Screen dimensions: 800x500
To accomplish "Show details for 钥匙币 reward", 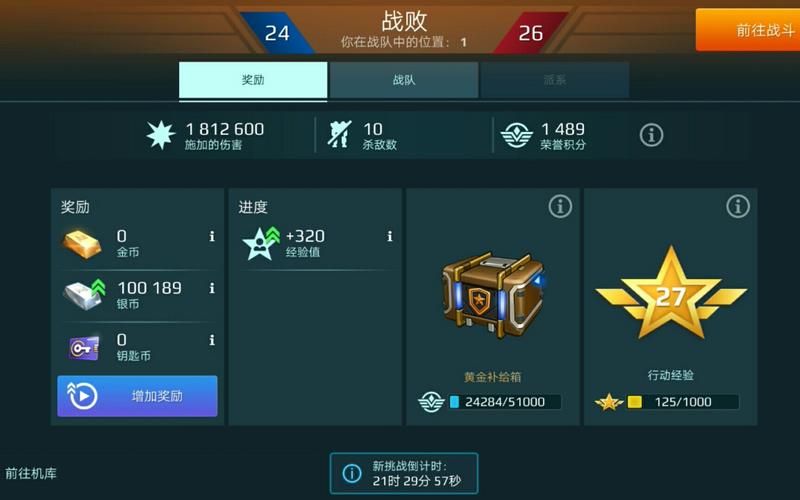I will 212,340.
